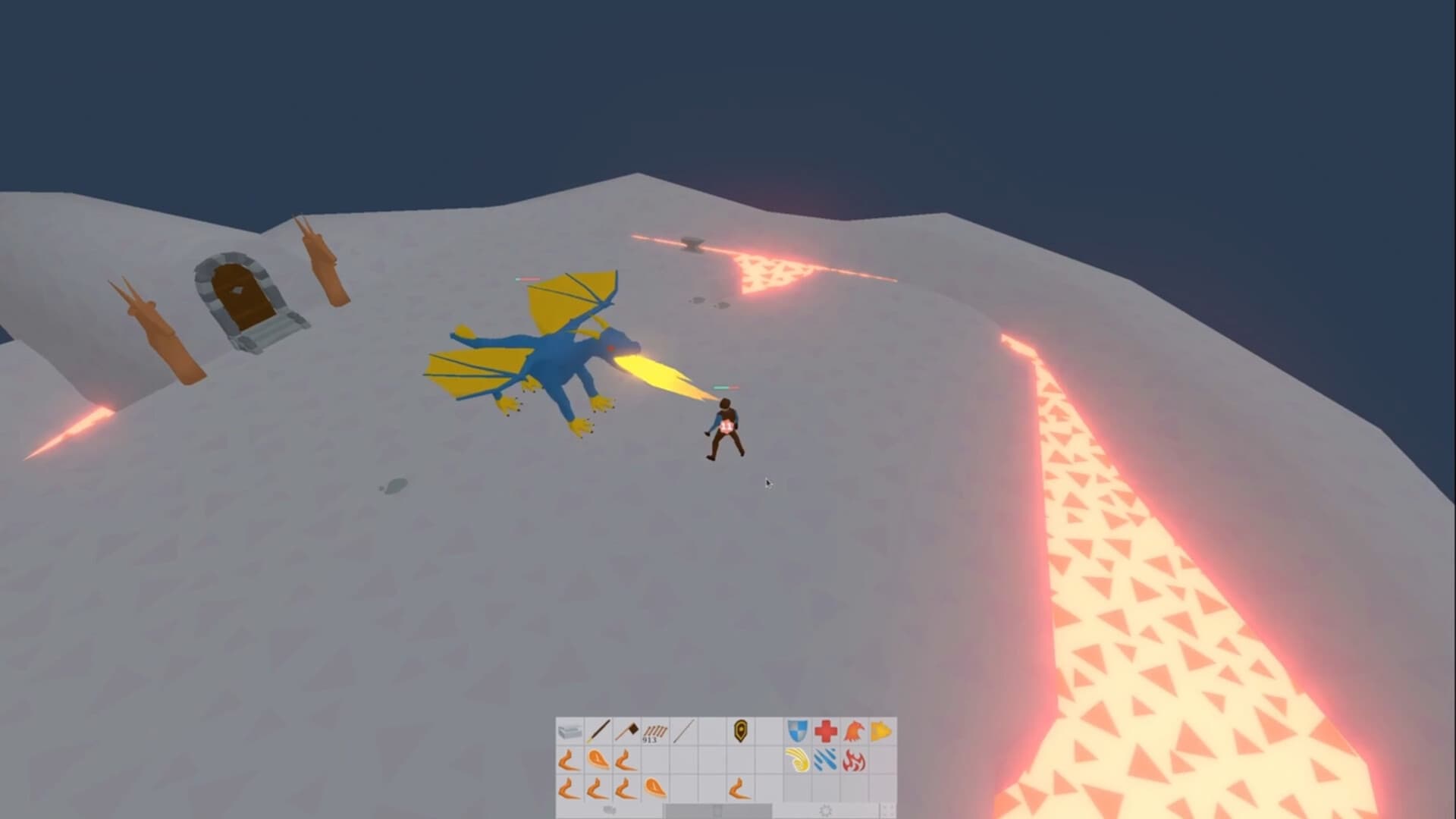Select the phoenix ability icon

tap(853, 730)
